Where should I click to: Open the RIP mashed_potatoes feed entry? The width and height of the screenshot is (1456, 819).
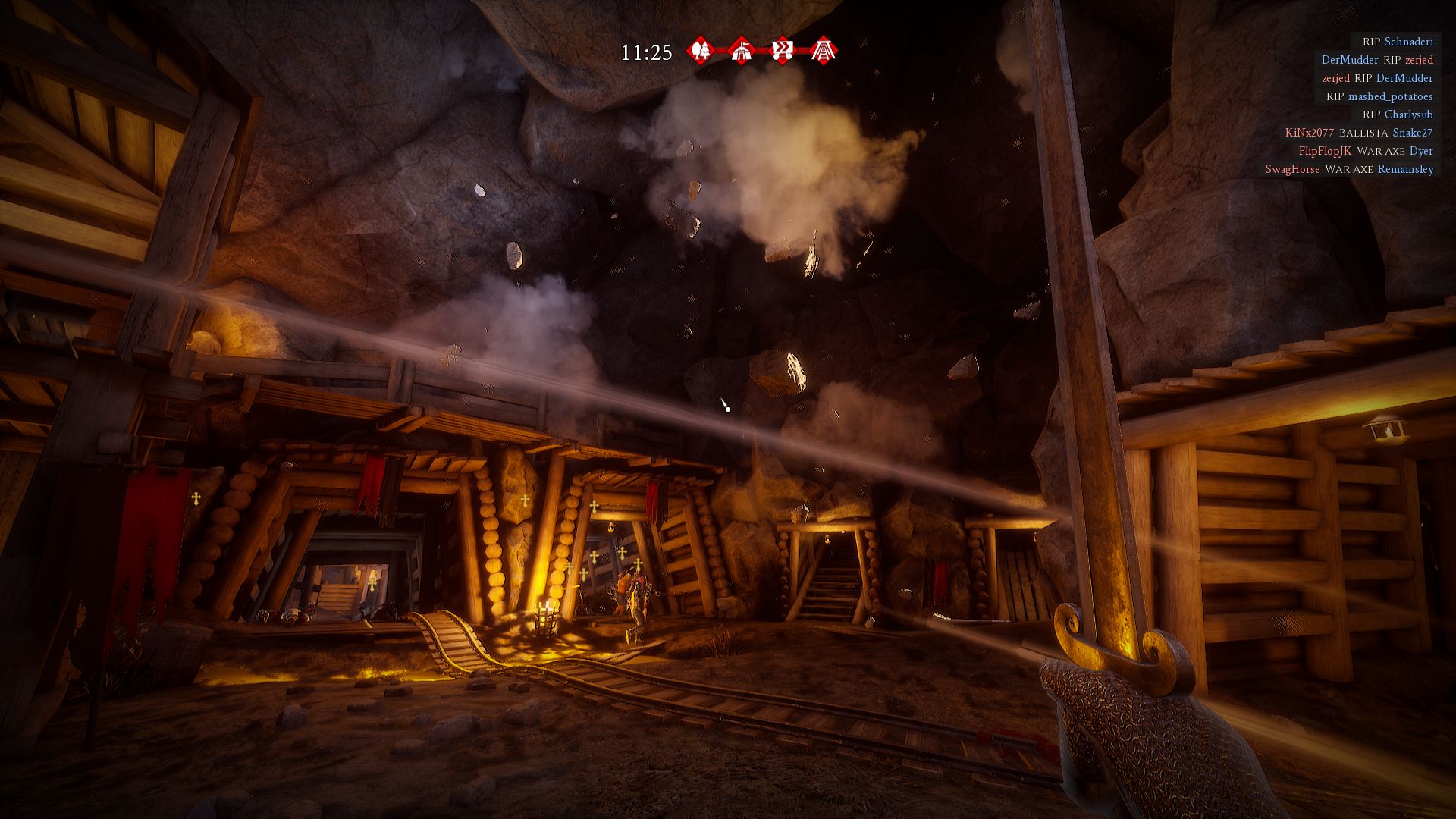[1380, 96]
